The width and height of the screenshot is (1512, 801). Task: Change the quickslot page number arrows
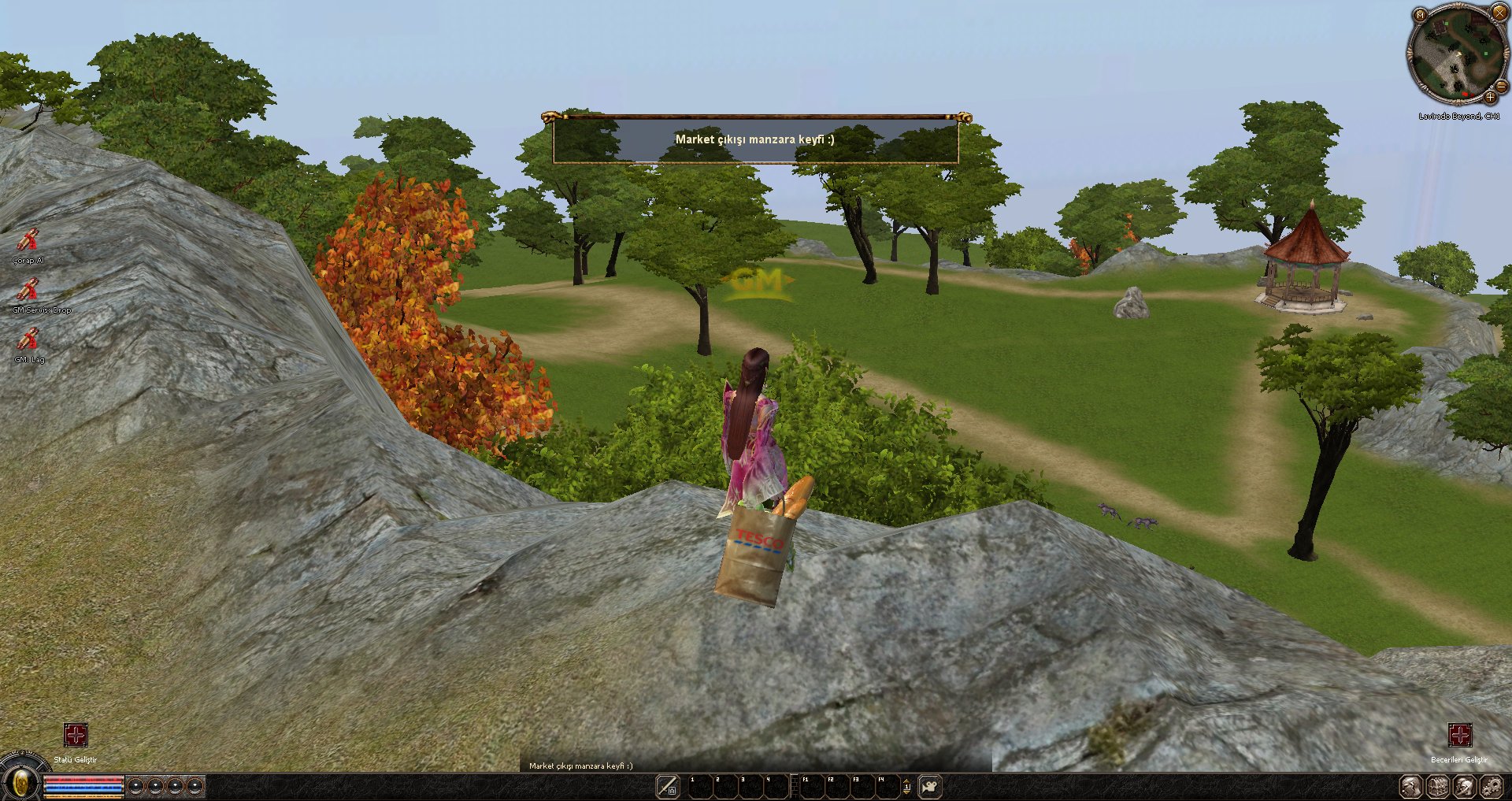(x=906, y=786)
